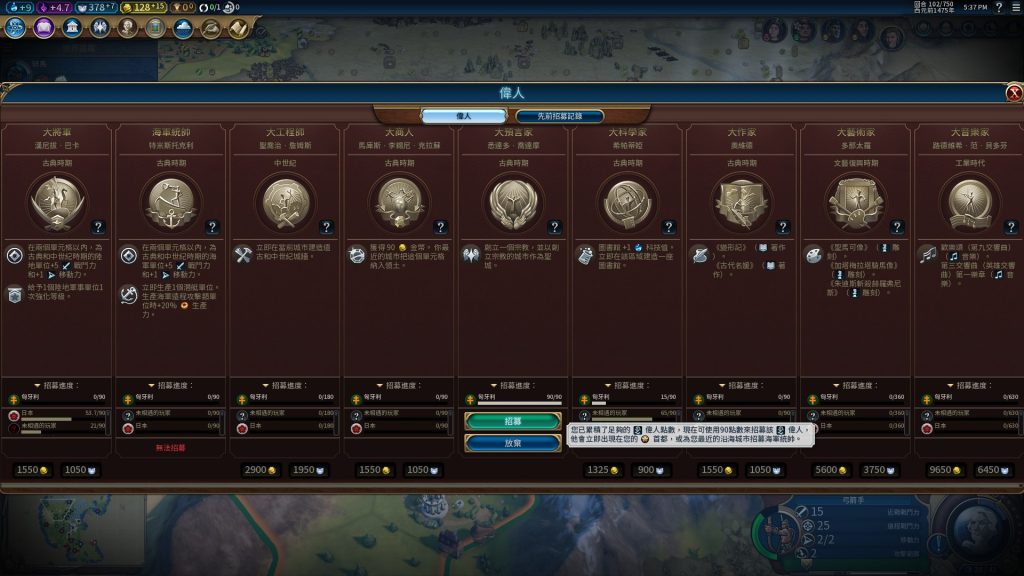Patronize the Great Musician for 9650 gold
1024x576 pixels.
click(944, 470)
